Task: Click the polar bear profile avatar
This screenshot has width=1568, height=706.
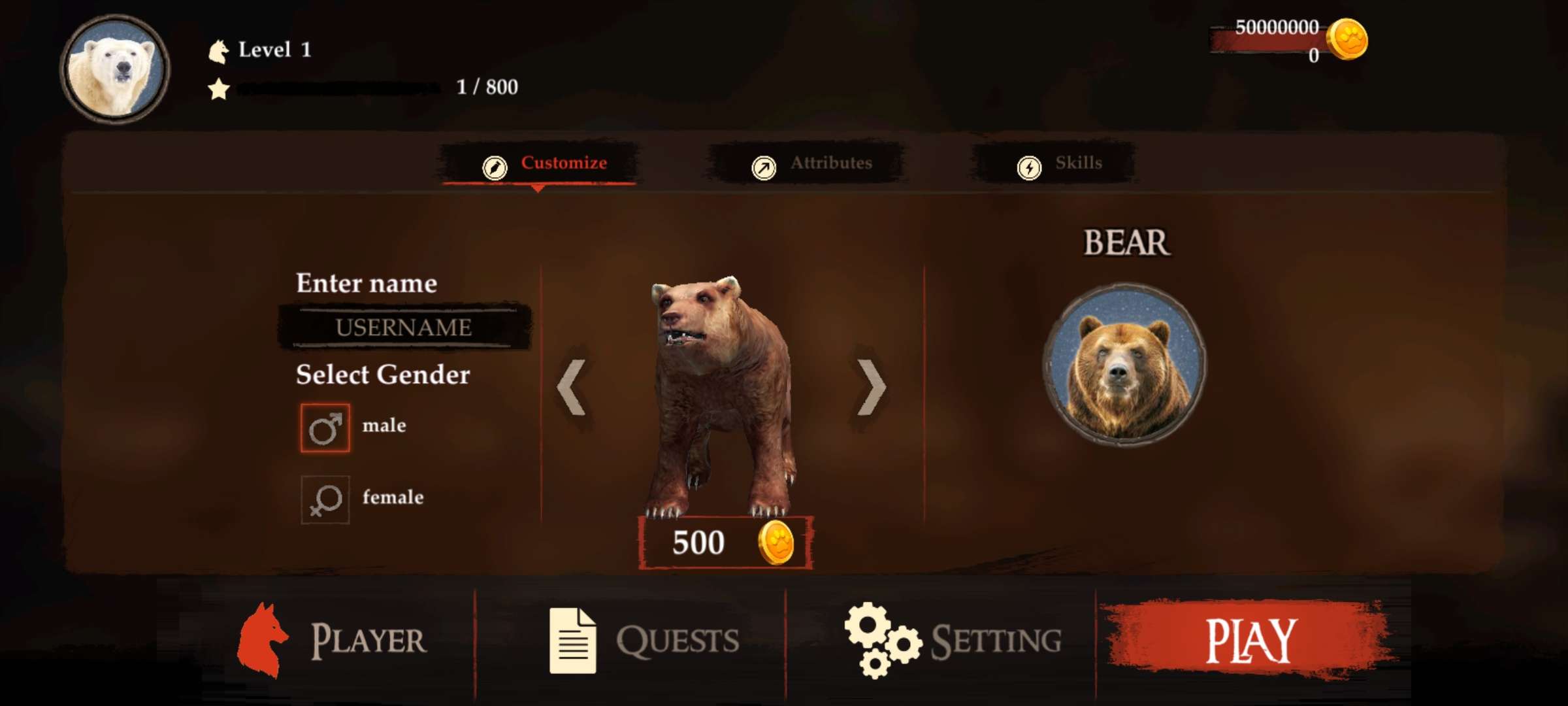Action: (116, 69)
